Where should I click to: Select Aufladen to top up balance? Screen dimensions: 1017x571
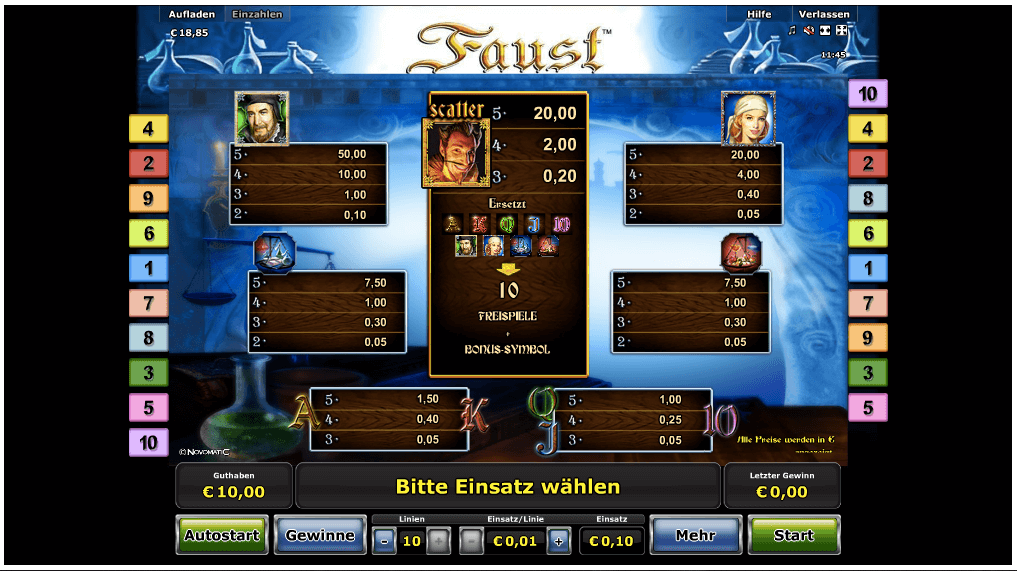(x=193, y=14)
